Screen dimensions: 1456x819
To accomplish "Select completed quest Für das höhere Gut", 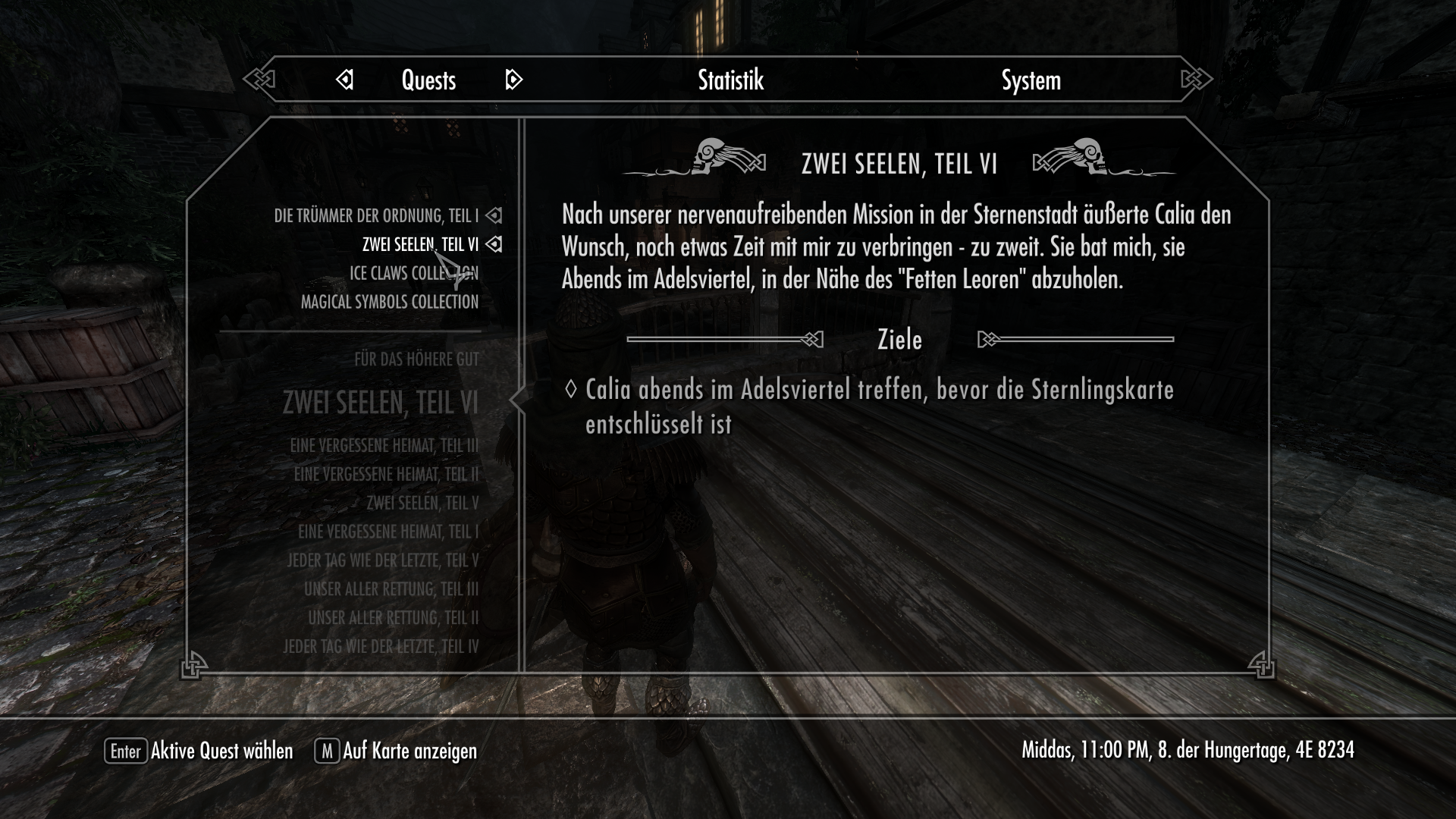I will 416,359.
